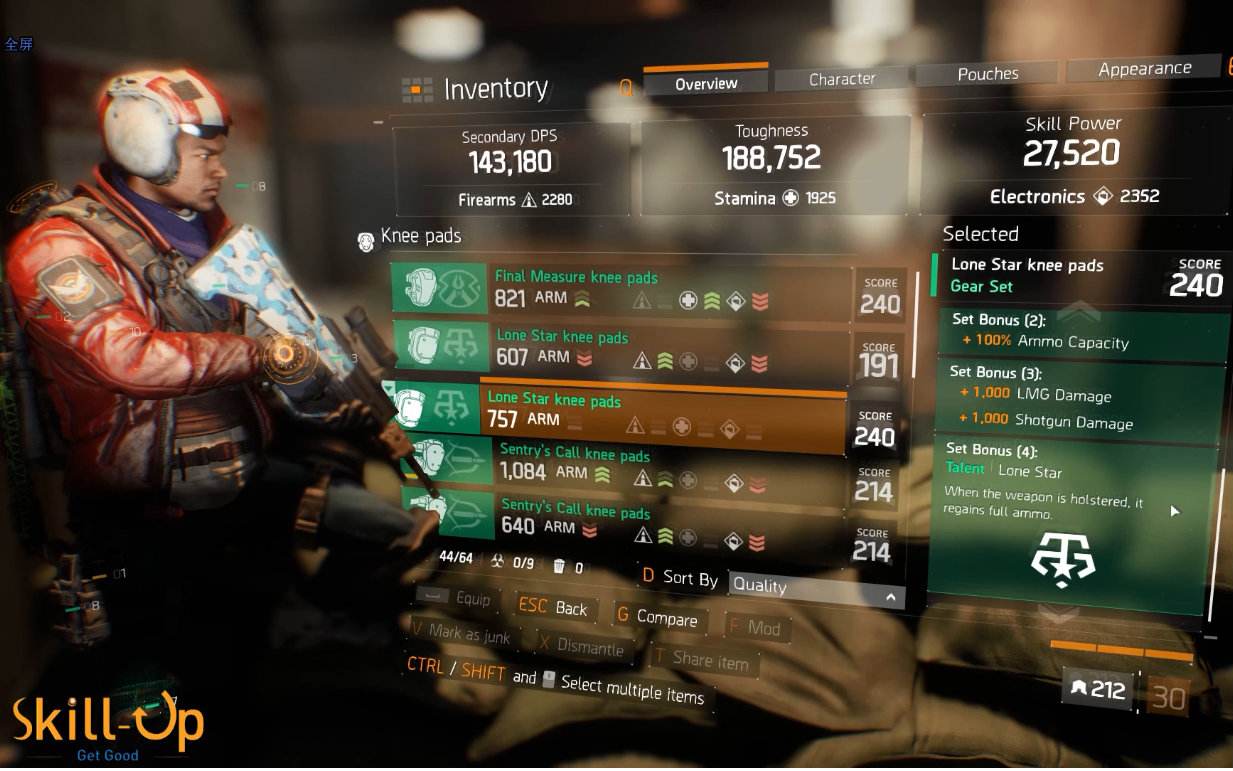Compare the selected knee pads
Screen dimensions: 1233x771
[656, 618]
